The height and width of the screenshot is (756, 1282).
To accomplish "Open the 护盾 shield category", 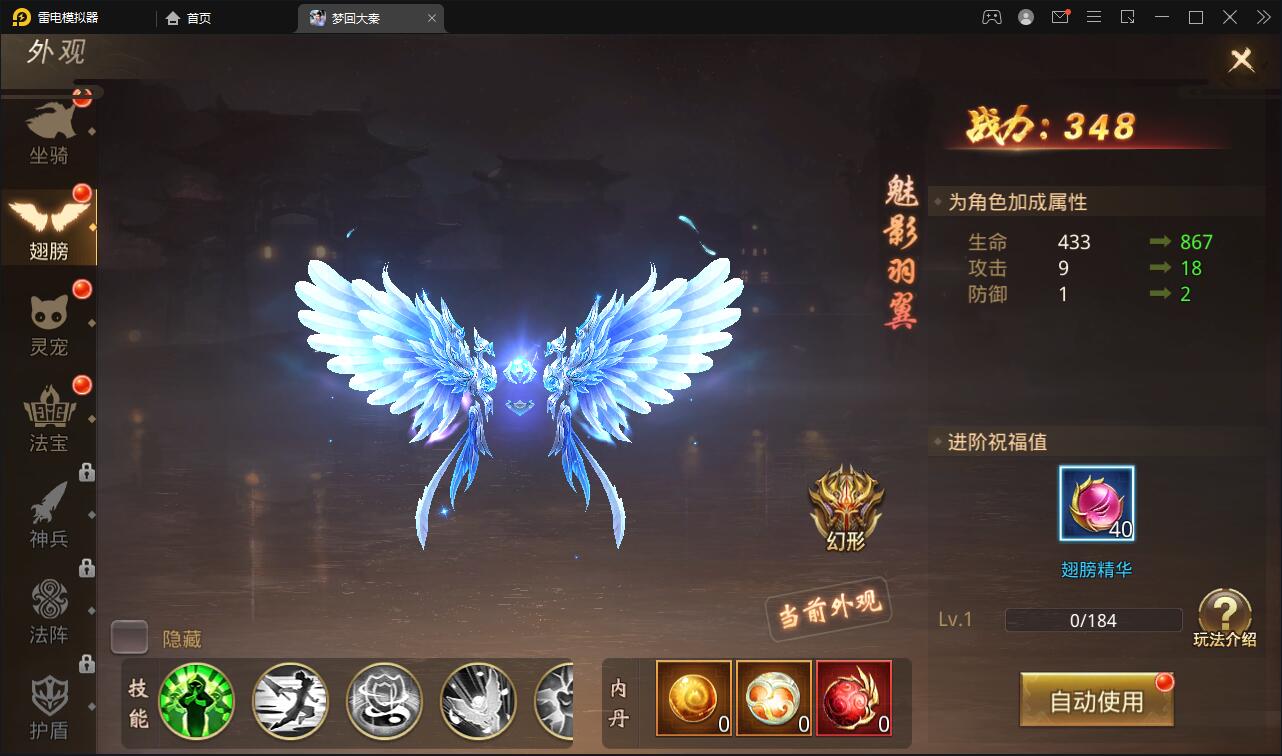I will coord(50,702).
